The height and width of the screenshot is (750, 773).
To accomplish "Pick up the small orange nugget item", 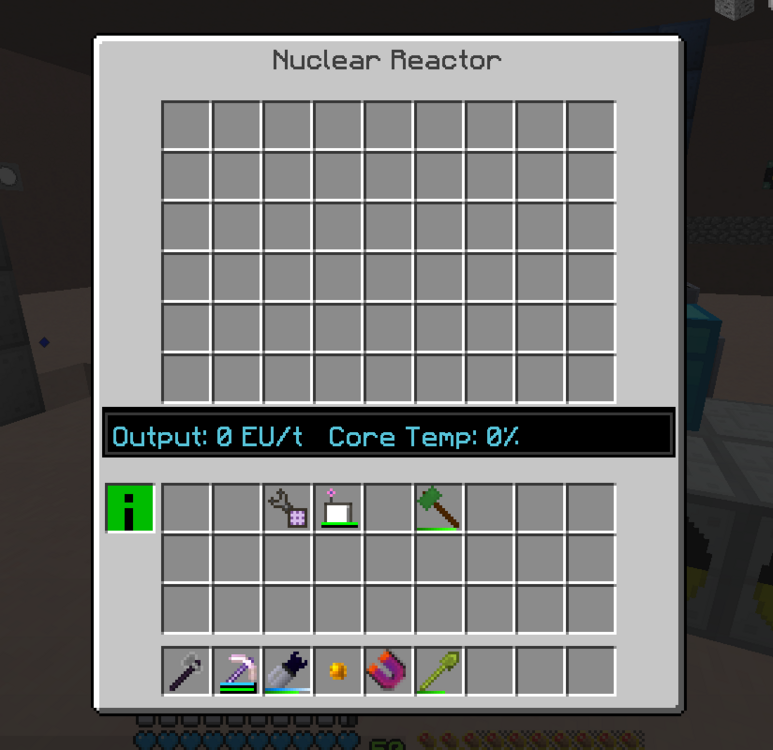I will 338,672.
